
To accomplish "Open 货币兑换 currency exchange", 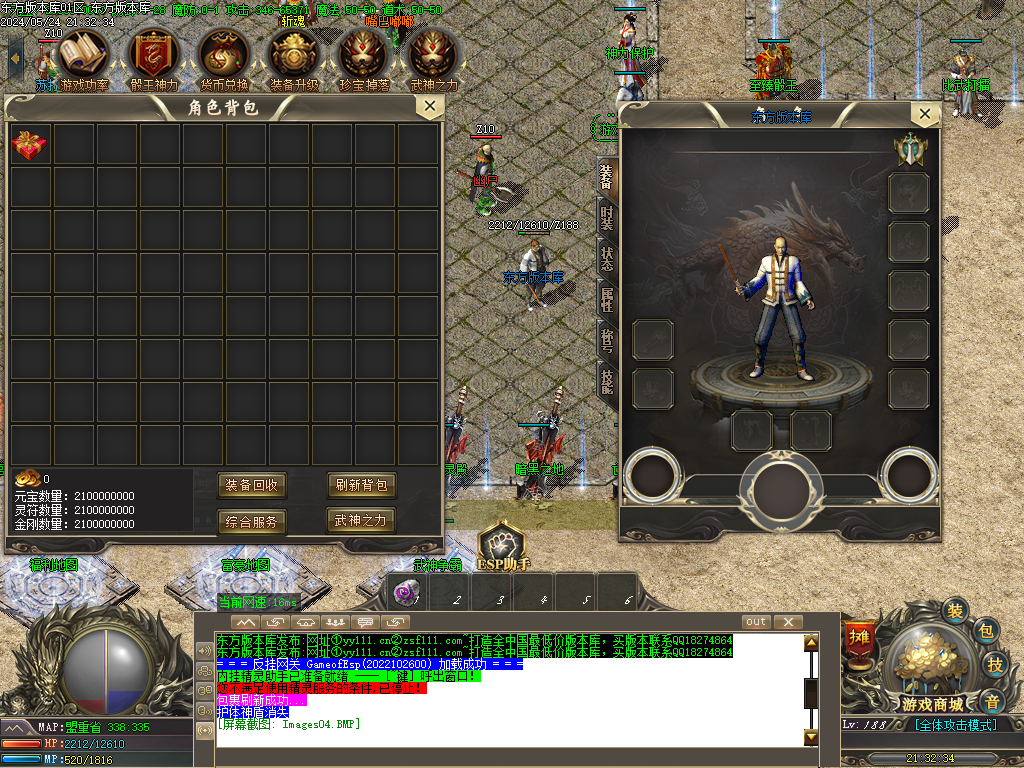I will pyautogui.click(x=224, y=54).
